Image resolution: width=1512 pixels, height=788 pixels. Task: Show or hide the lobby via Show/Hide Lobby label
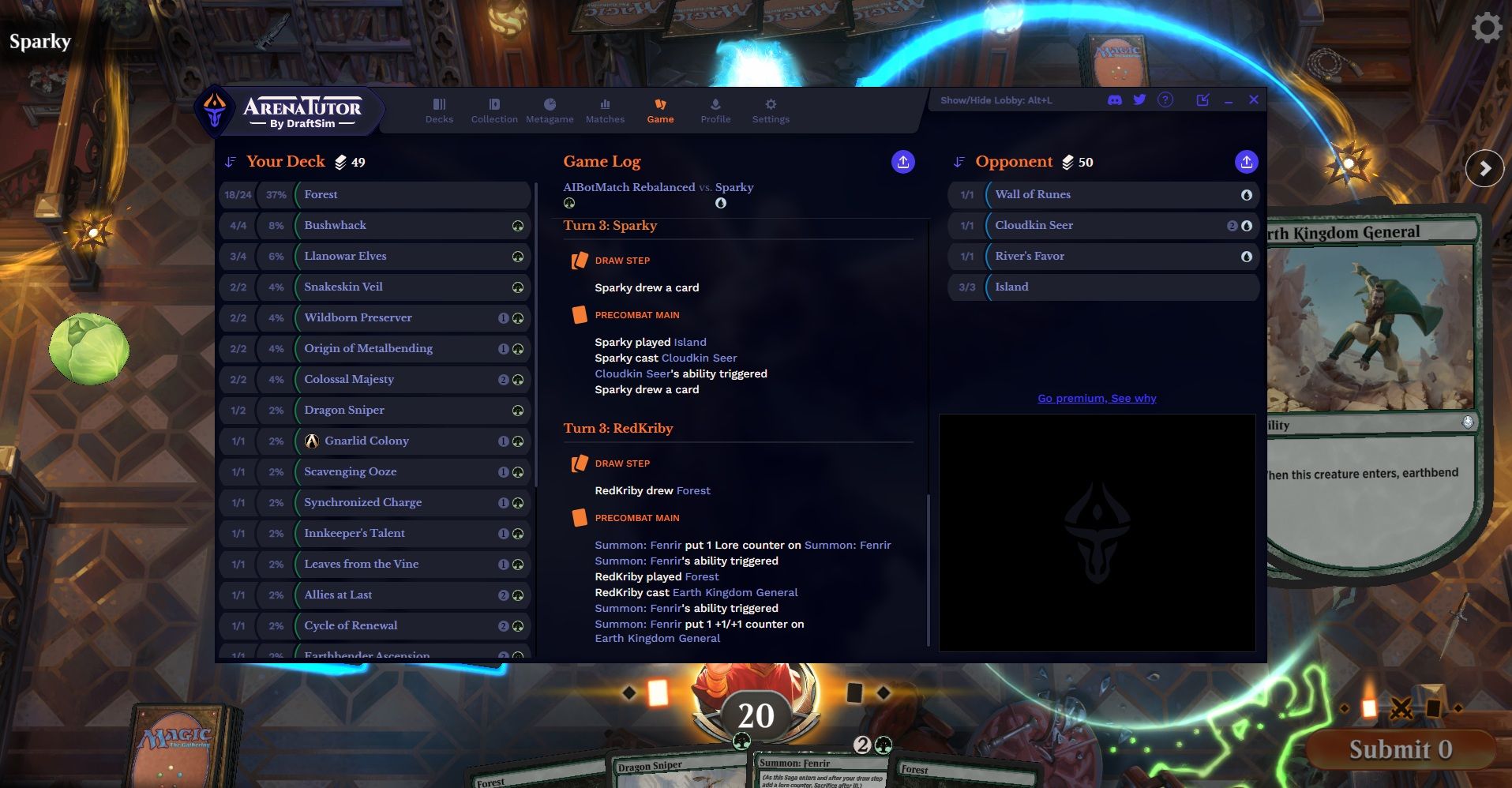point(996,100)
